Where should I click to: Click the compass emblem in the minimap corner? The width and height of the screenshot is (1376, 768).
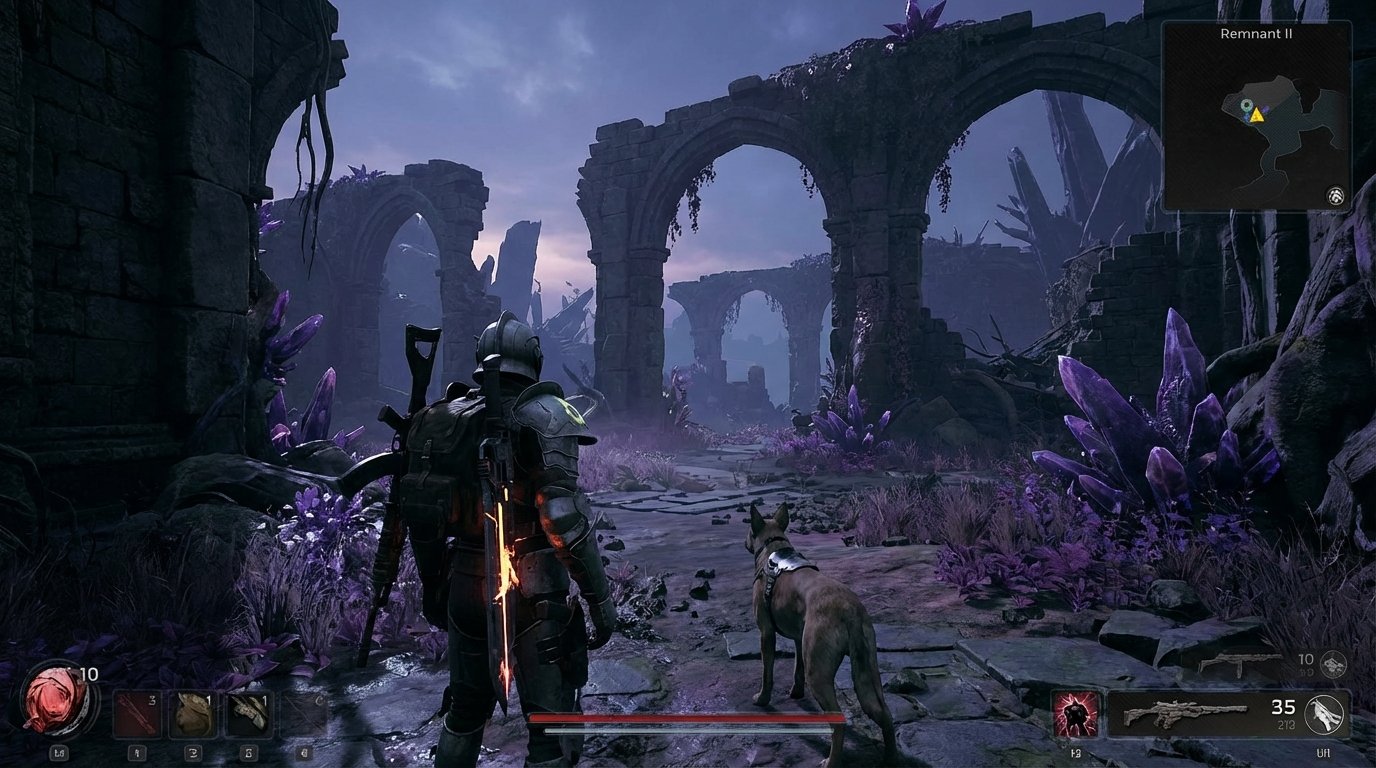(1336, 196)
